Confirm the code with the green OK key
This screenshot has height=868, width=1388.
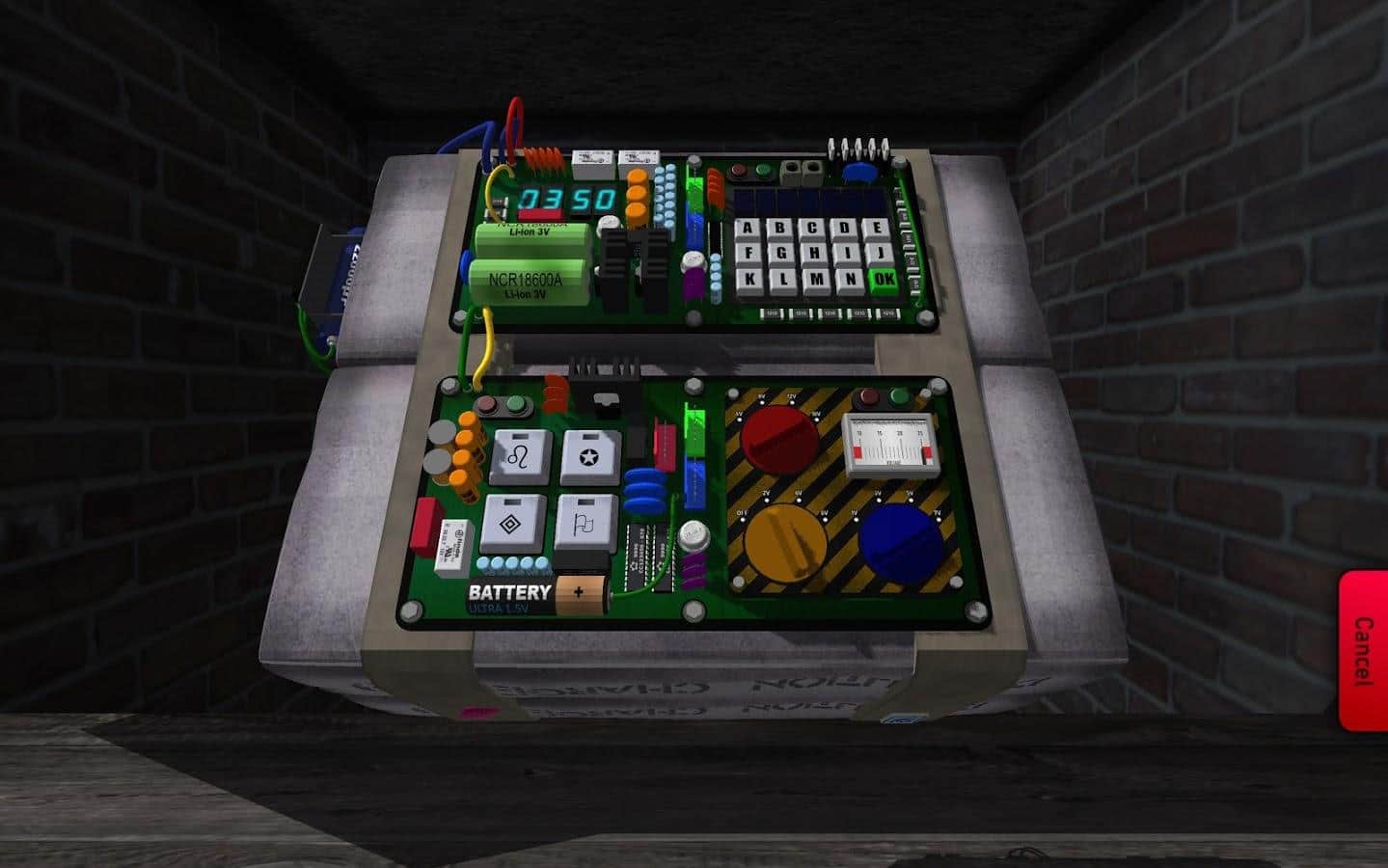[883, 281]
